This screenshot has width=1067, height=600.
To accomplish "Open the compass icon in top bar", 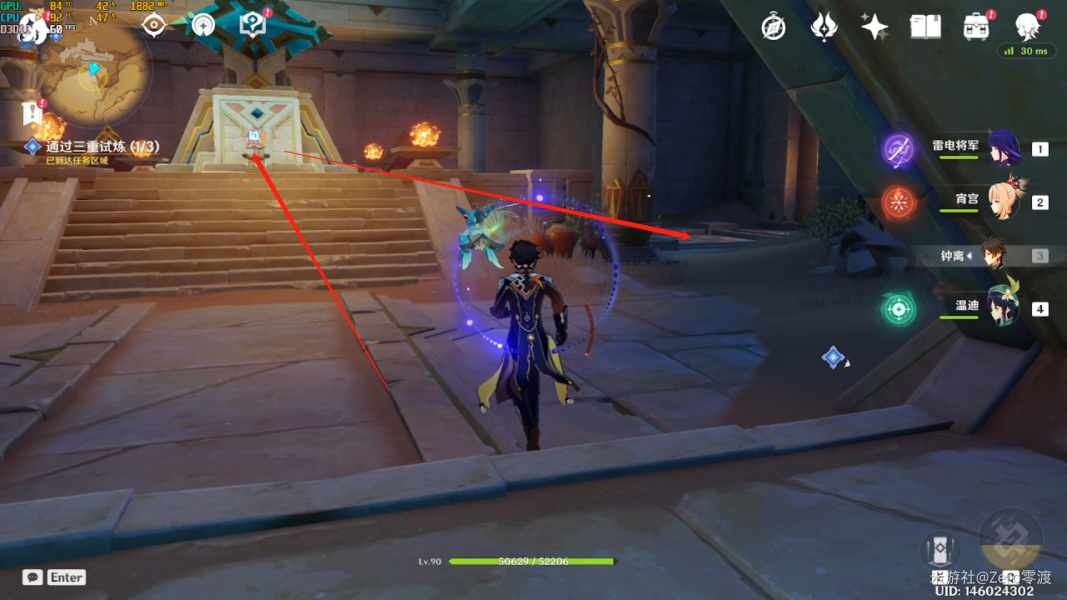I will coord(773,27).
